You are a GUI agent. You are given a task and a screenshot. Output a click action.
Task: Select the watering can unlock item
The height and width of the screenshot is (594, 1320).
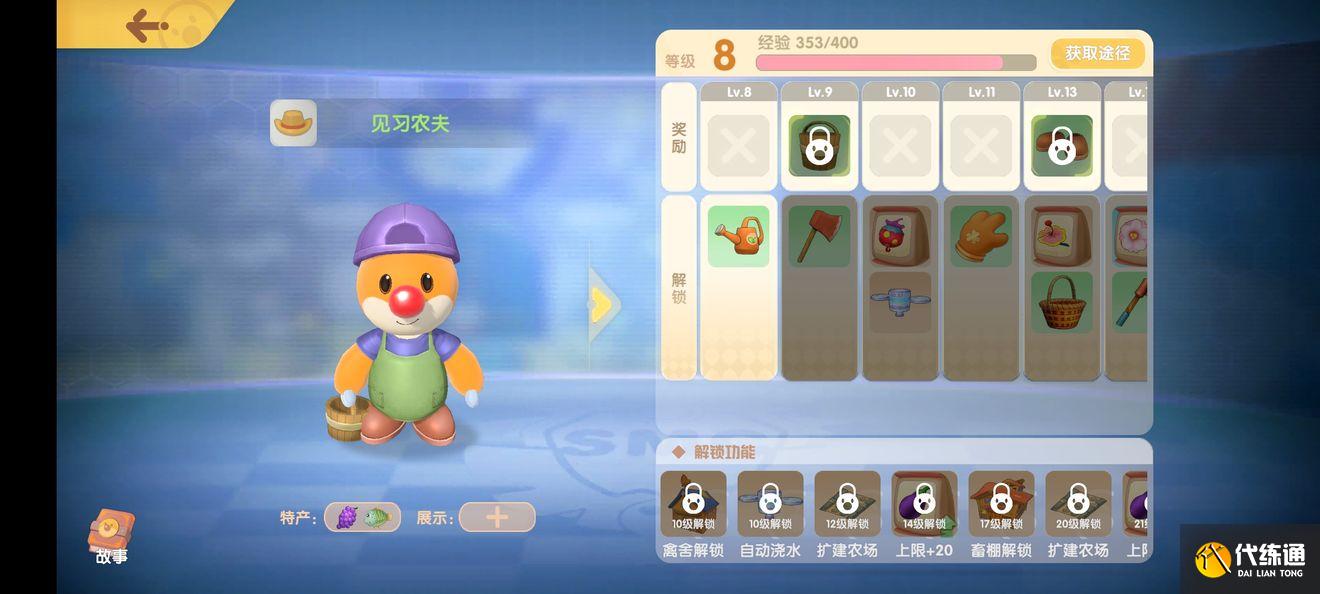click(738, 236)
